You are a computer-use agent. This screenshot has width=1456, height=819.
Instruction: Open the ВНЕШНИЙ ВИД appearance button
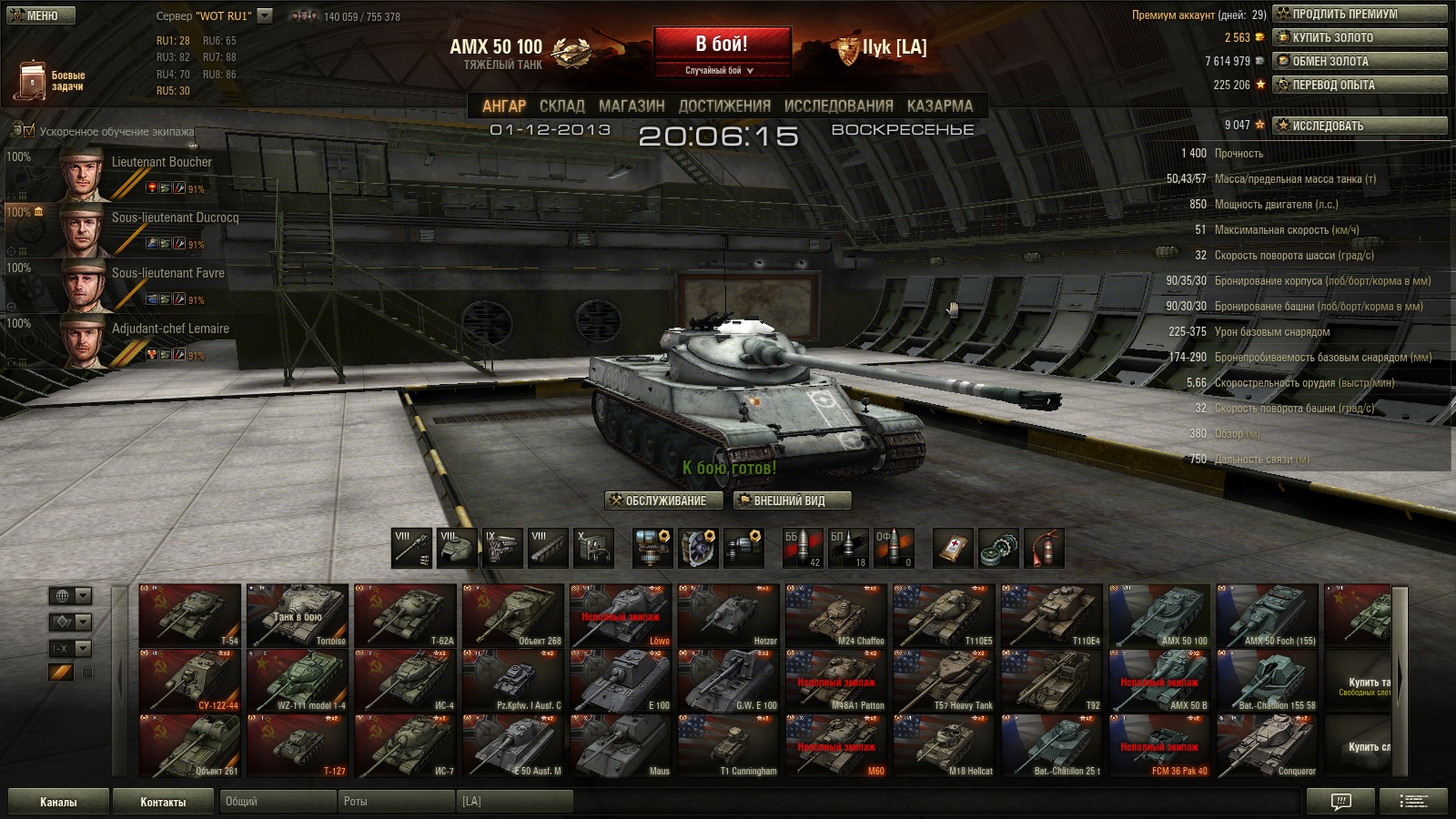(x=792, y=500)
